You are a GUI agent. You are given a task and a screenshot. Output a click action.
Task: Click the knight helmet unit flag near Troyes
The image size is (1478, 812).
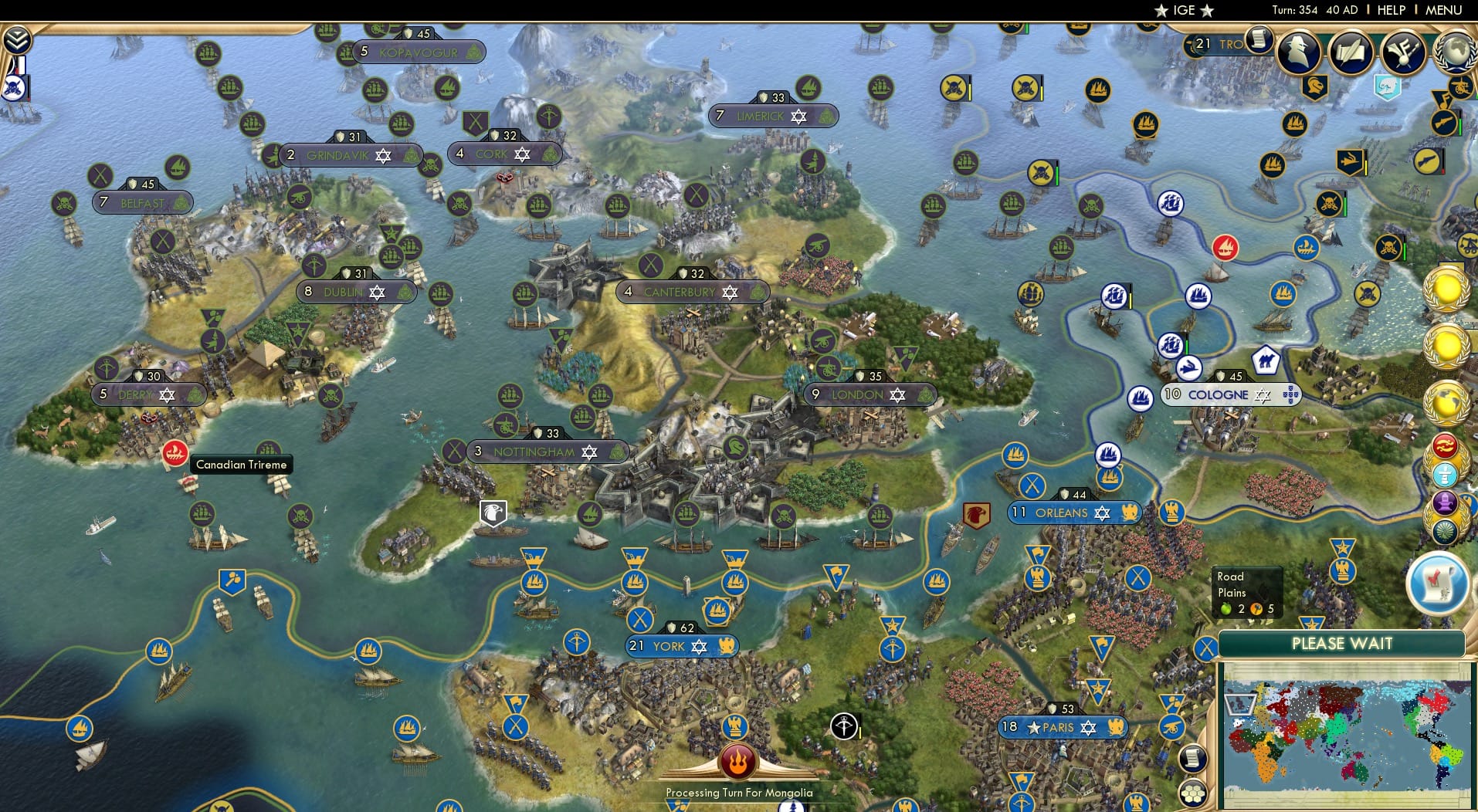click(x=1316, y=86)
